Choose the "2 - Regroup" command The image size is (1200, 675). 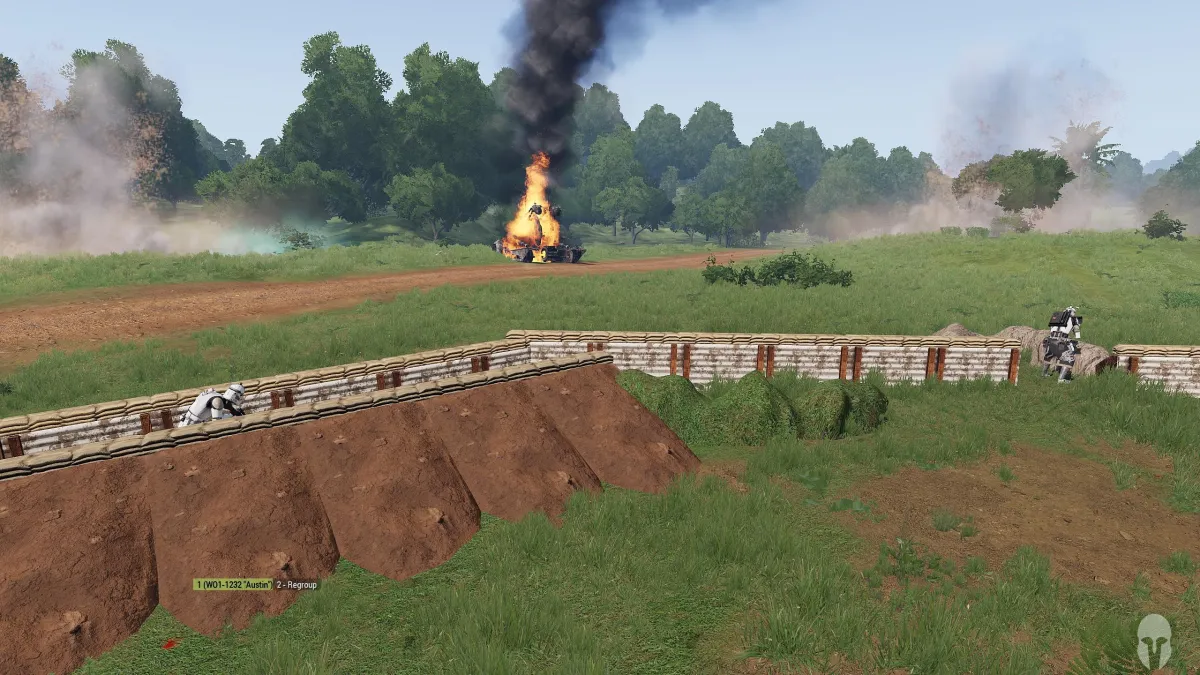tap(297, 584)
